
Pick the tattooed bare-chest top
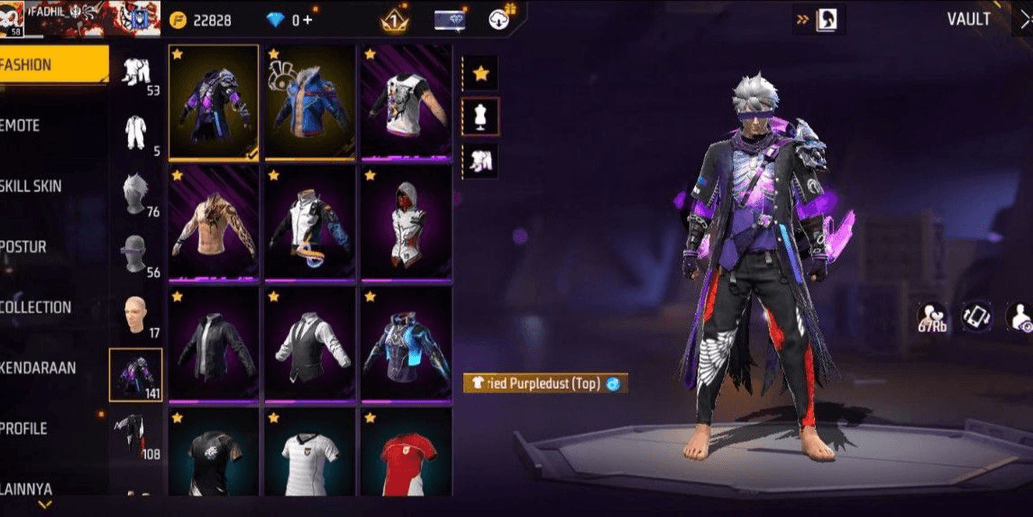pyautogui.click(x=213, y=224)
